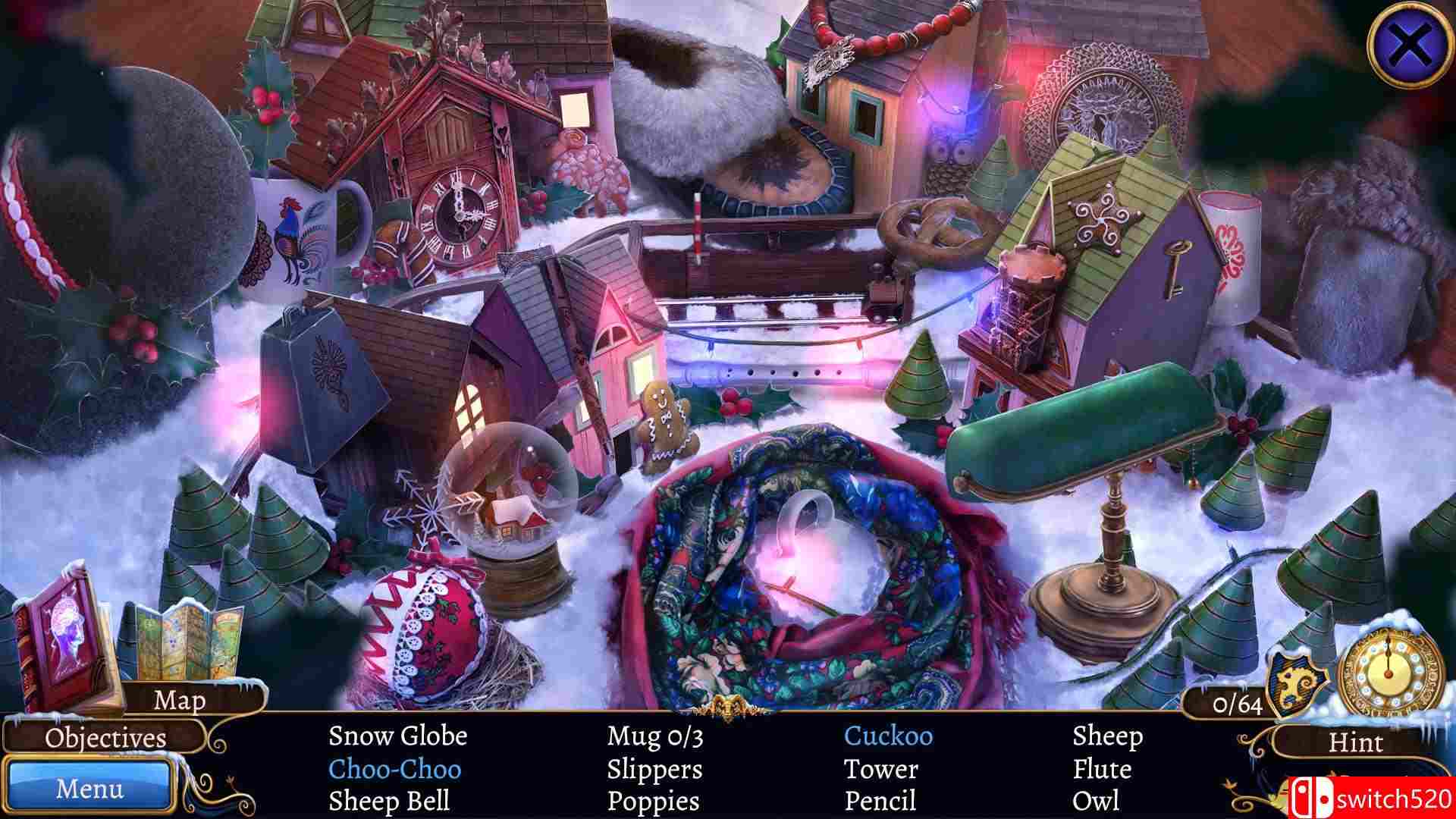Click the pretzel on the fence rail

934,227
